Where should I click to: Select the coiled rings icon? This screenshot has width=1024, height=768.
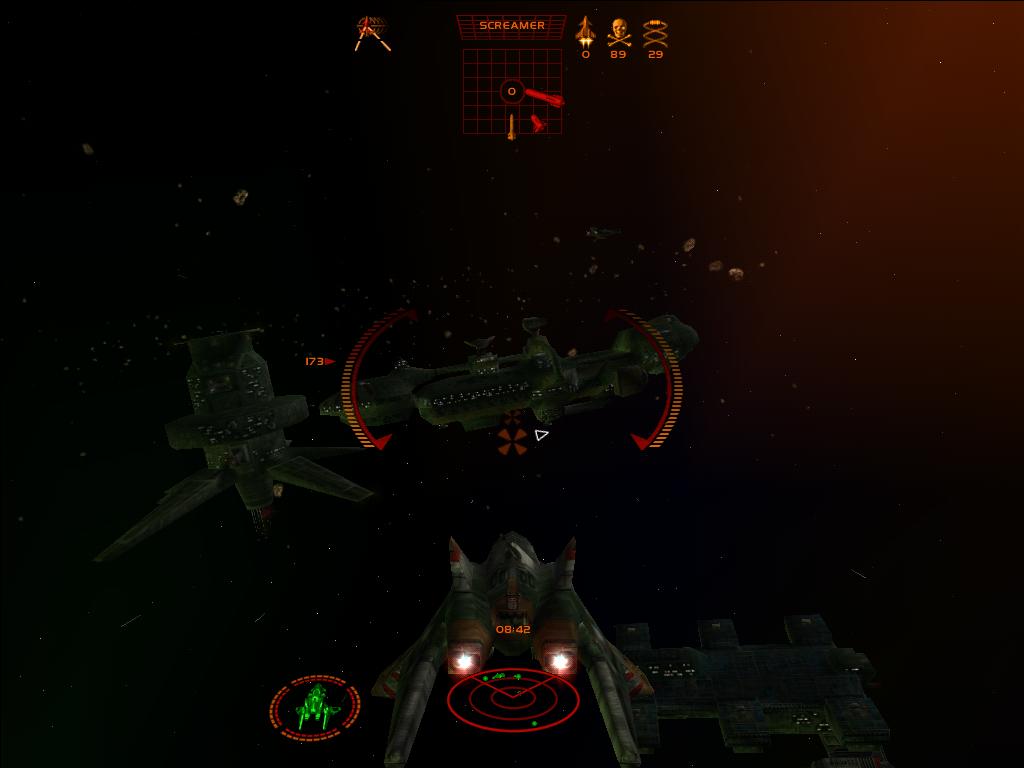click(x=655, y=33)
